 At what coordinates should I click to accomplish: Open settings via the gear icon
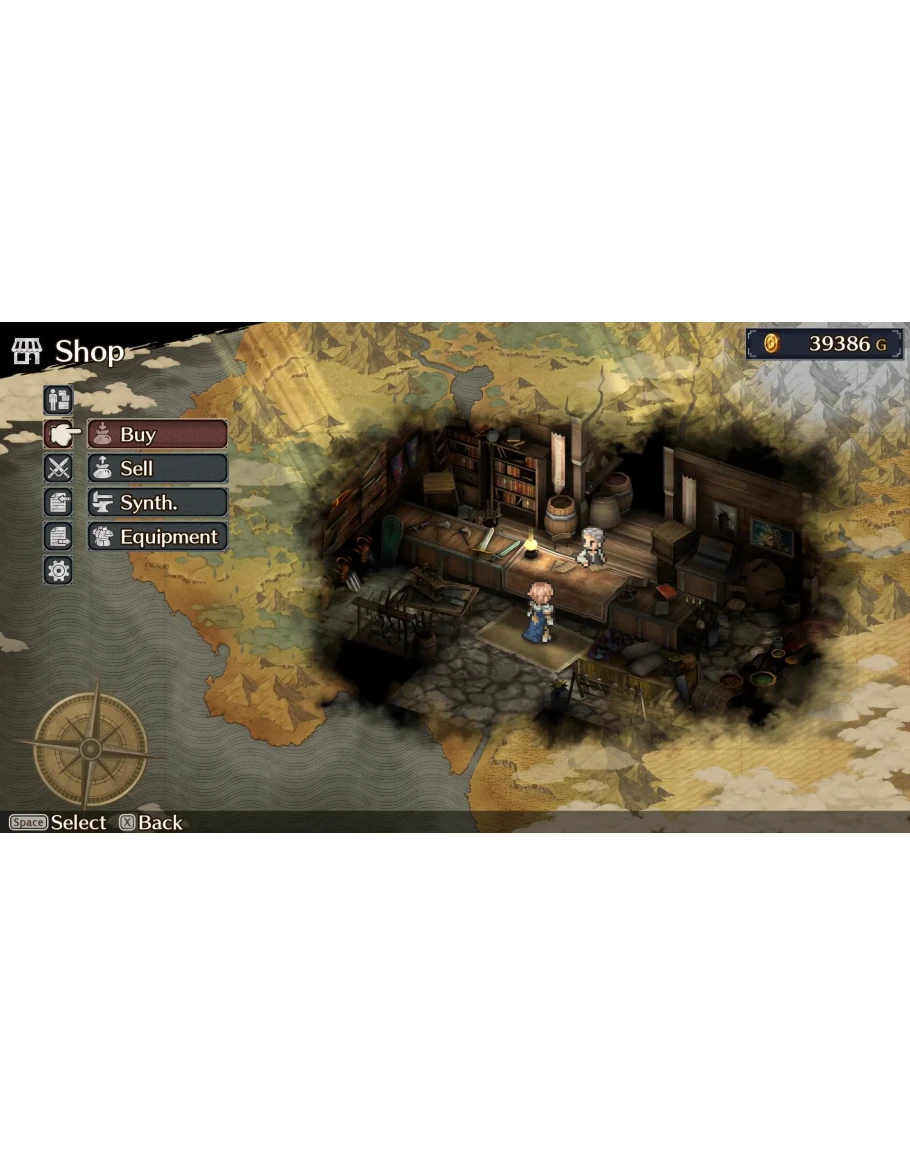point(58,571)
